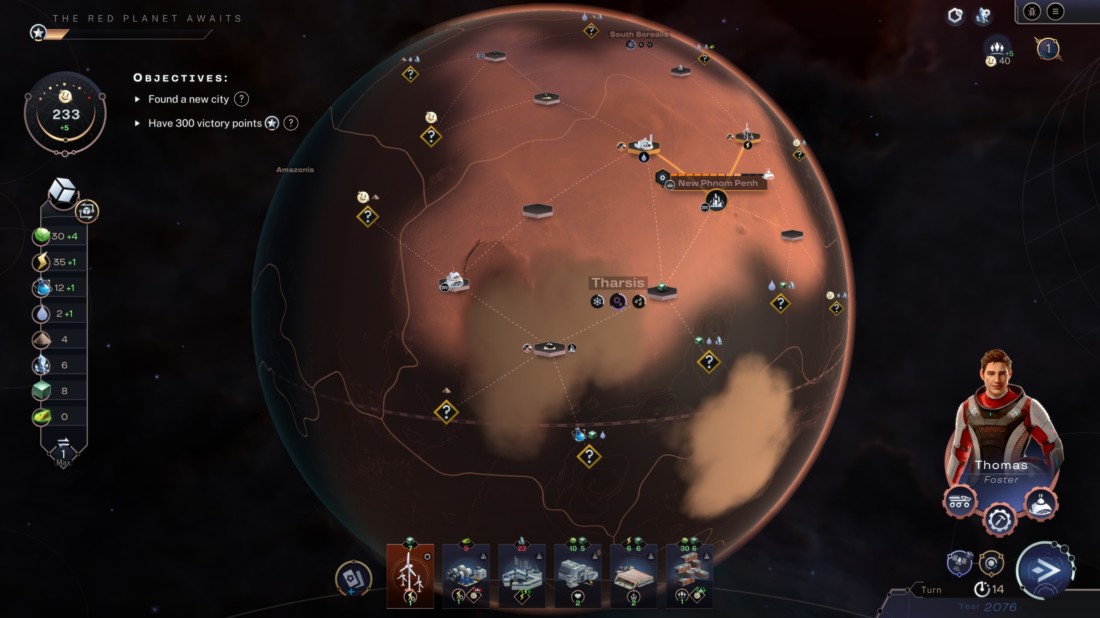Activate the hammer-and-gear build ability
The height and width of the screenshot is (618, 1100).
(999, 519)
